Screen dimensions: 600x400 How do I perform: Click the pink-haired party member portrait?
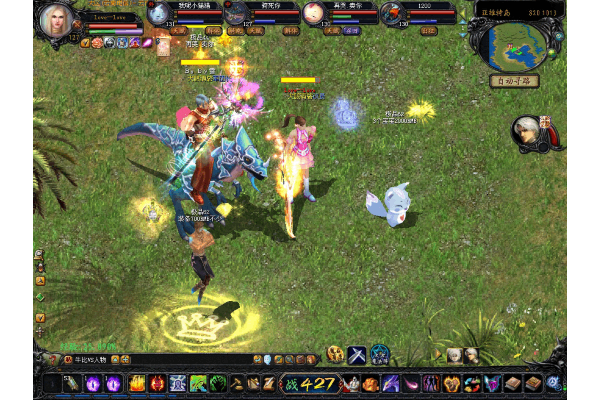tap(314, 13)
